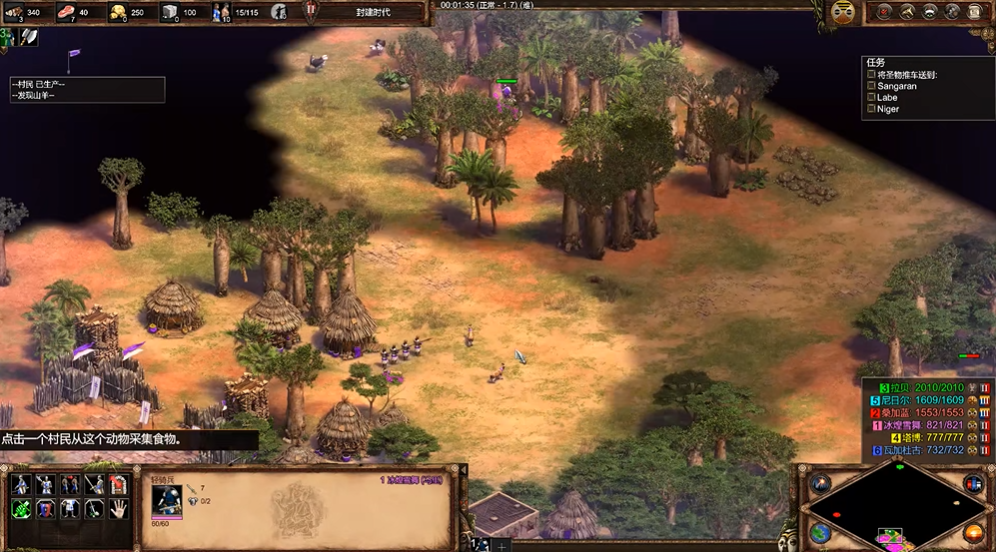Click the Niger objective entry
Viewport: 996px width, 552px height.
888,109
